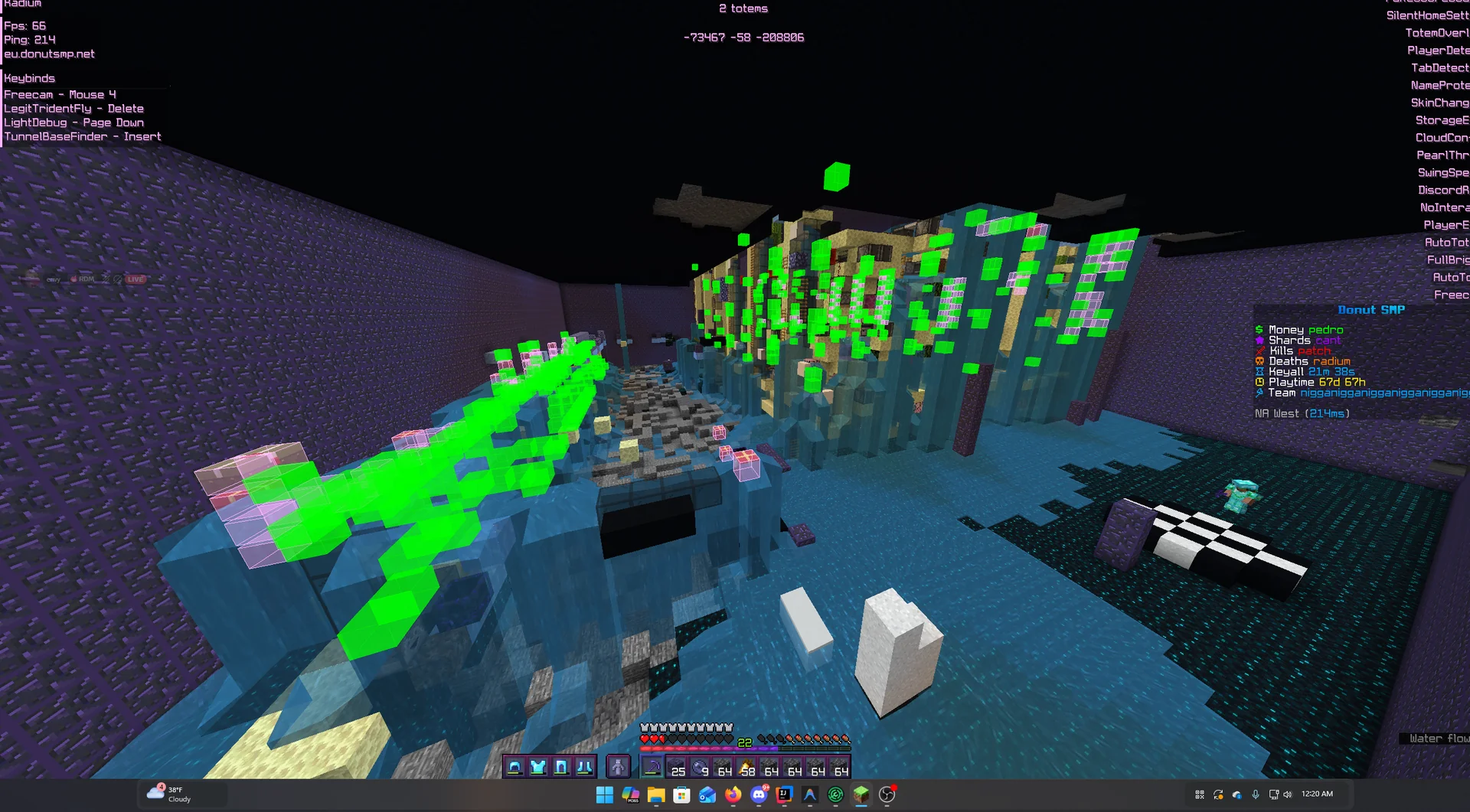Click the Keyall hourglass icon in Donut SMP panel
This screenshot has width=1470, height=812.
[x=1260, y=371]
